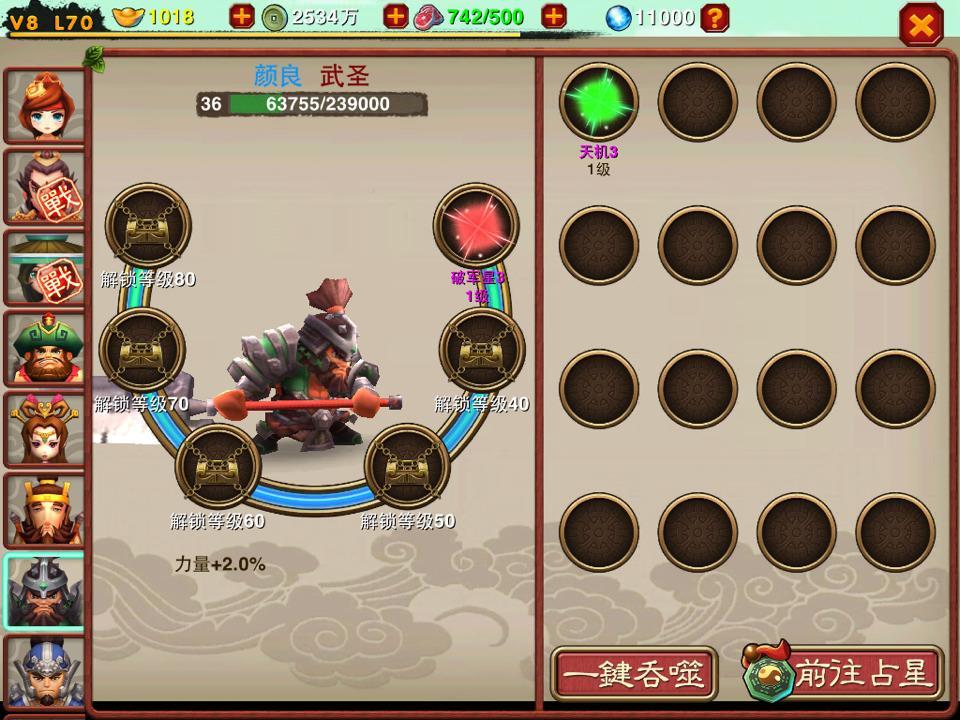Select the equipped red 破军星 star orb
The width and height of the screenshot is (960, 720).
[476, 226]
